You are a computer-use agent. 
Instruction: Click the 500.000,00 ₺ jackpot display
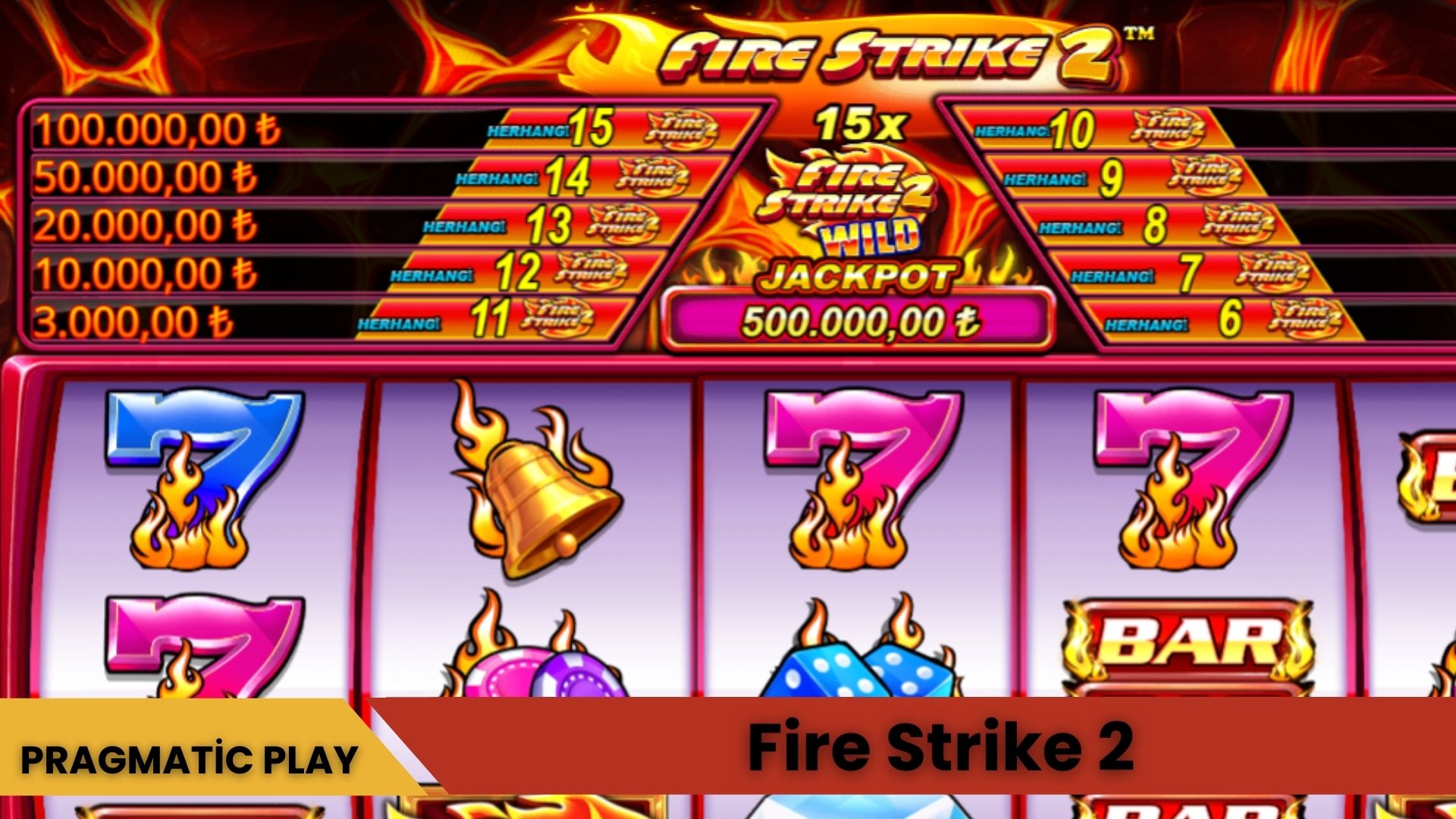(x=861, y=324)
